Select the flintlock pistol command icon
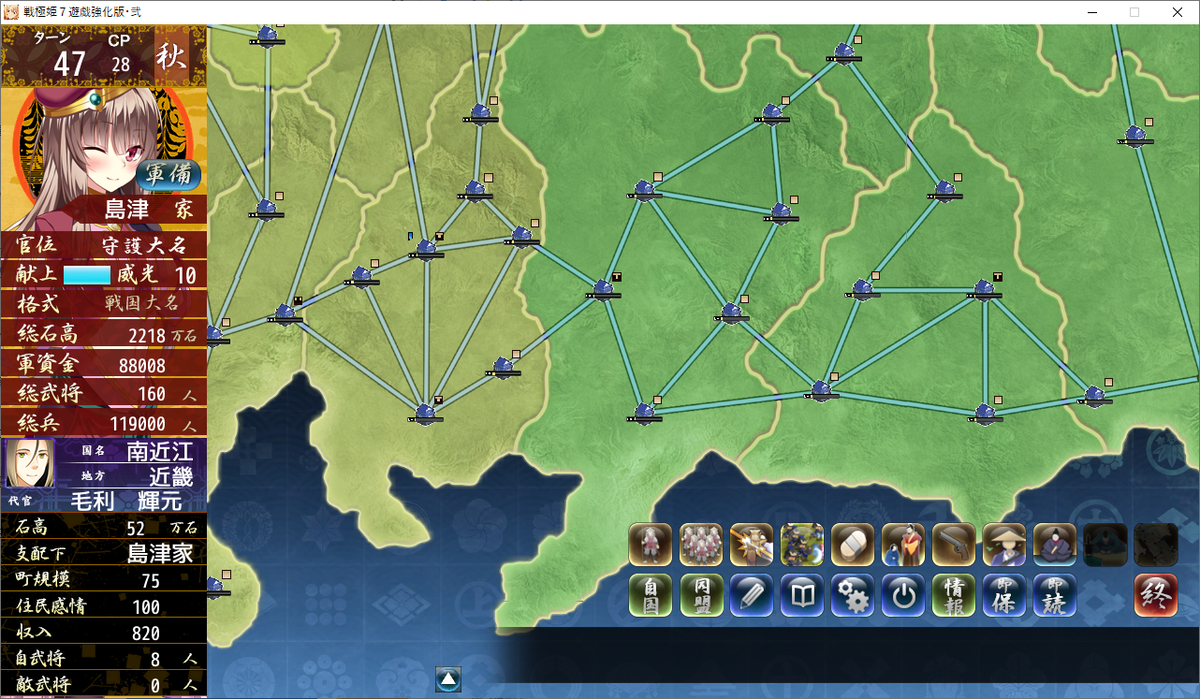This screenshot has width=1200, height=699. coord(954,544)
